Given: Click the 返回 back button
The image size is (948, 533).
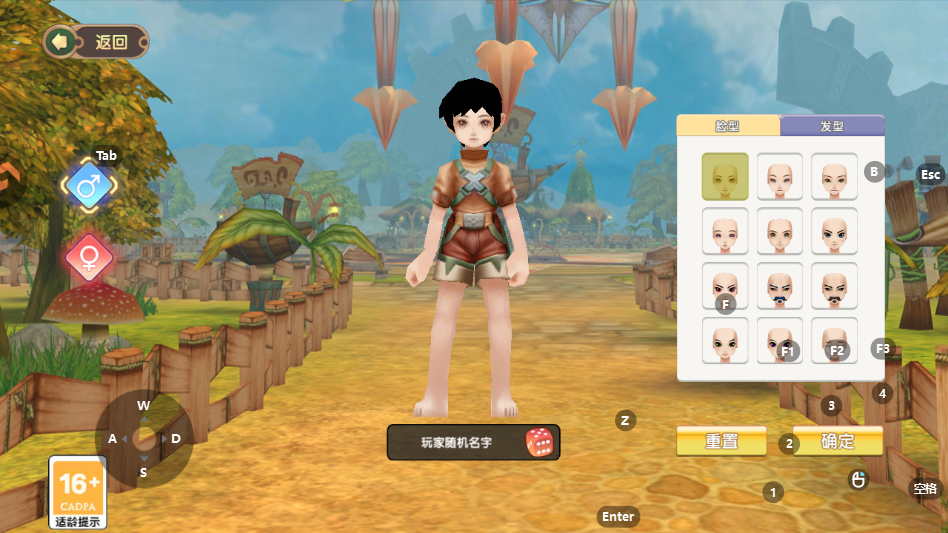Looking at the screenshot, I should [x=97, y=42].
